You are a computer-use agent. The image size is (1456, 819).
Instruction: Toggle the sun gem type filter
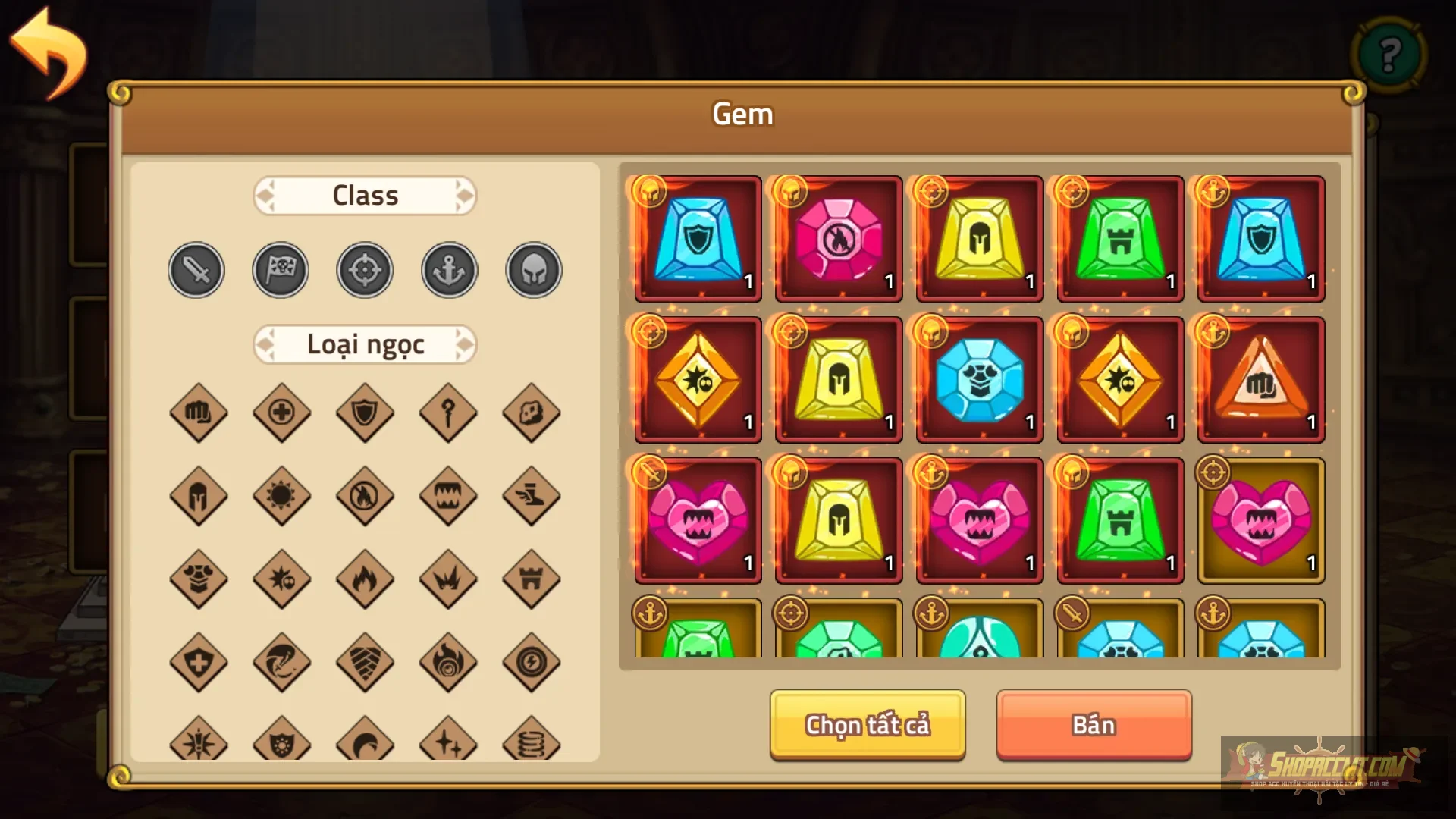point(281,497)
